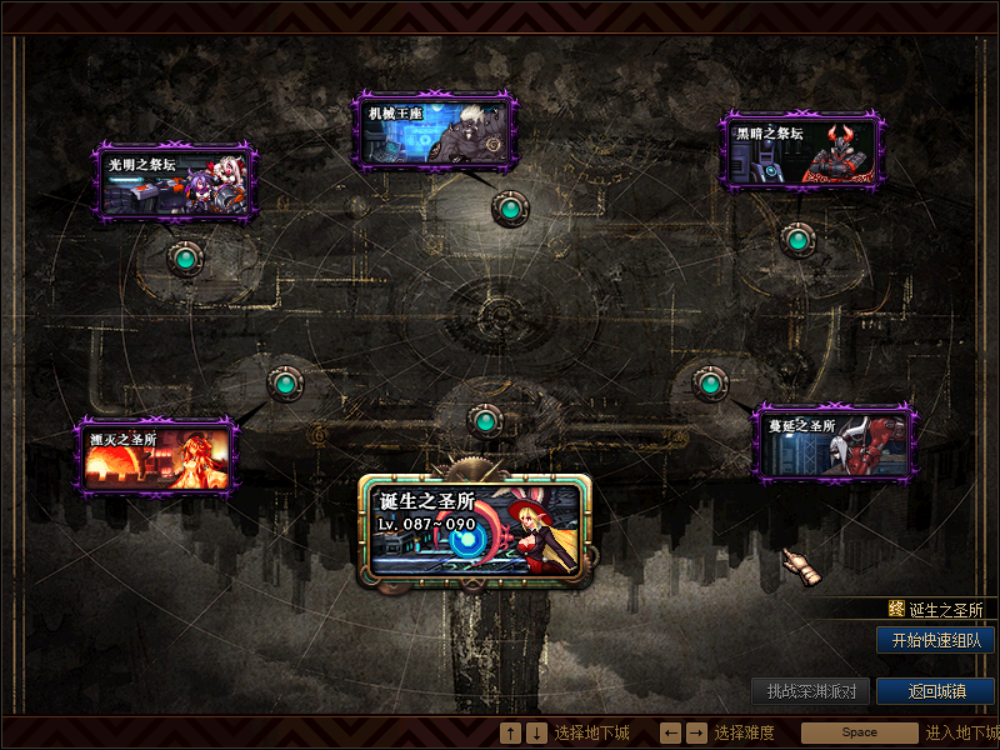Click the teal map node below 光明之祭坛
Screen dimensions: 1000x750
pyautogui.click(x=185, y=259)
